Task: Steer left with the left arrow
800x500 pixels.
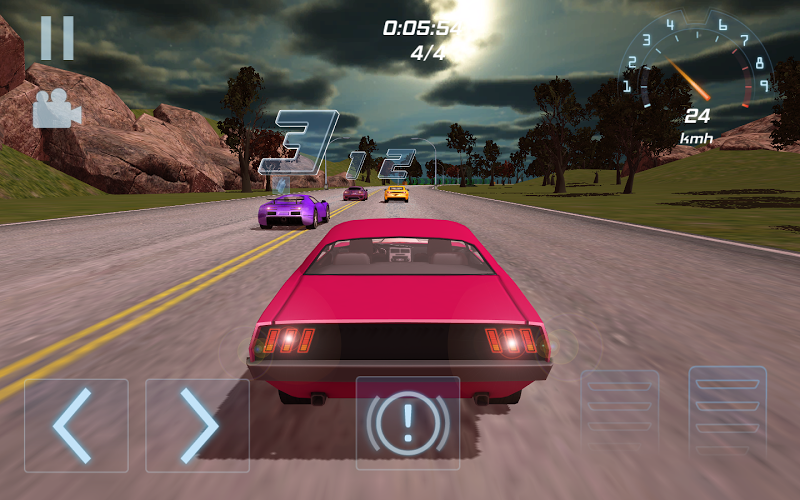Action: tap(76, 425)
